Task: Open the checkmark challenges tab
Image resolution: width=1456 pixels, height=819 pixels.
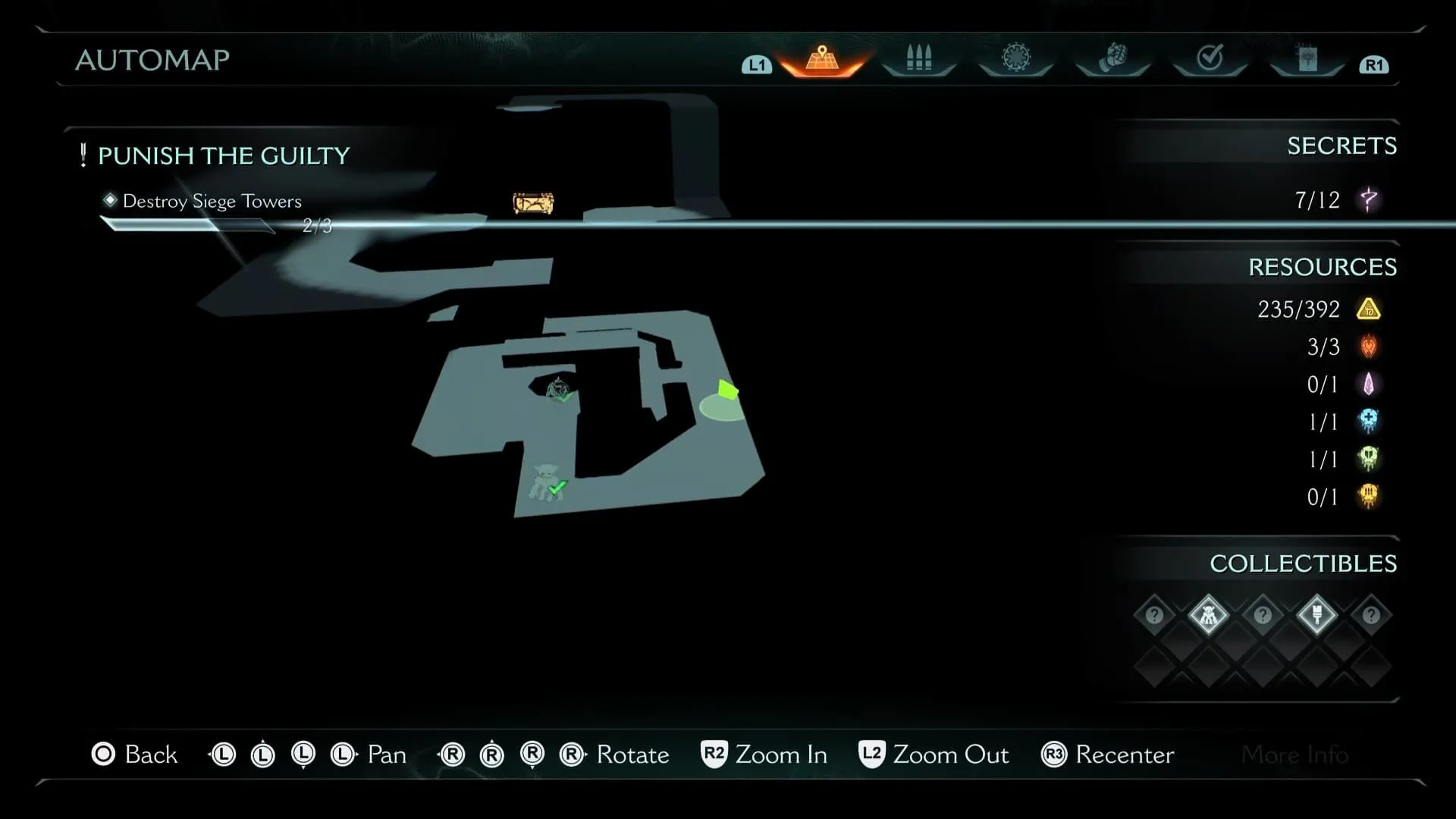Action: 1210,58
